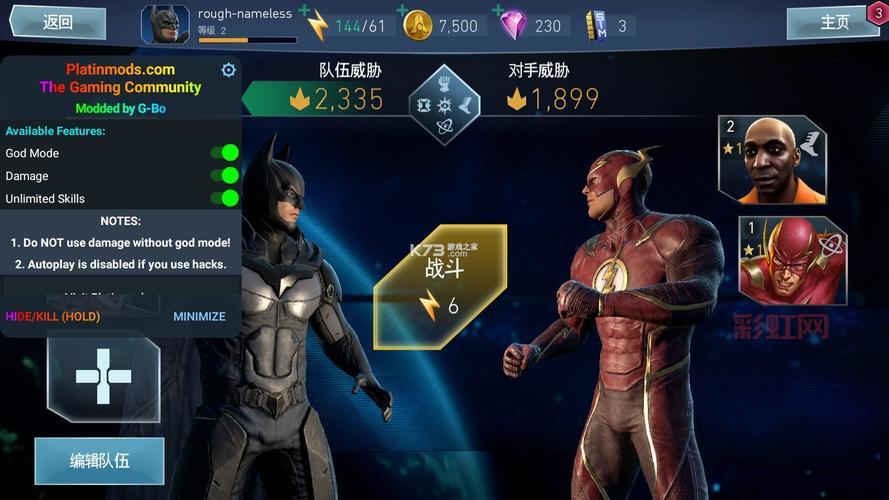Open the mod menu gear settings

point(228,70)
